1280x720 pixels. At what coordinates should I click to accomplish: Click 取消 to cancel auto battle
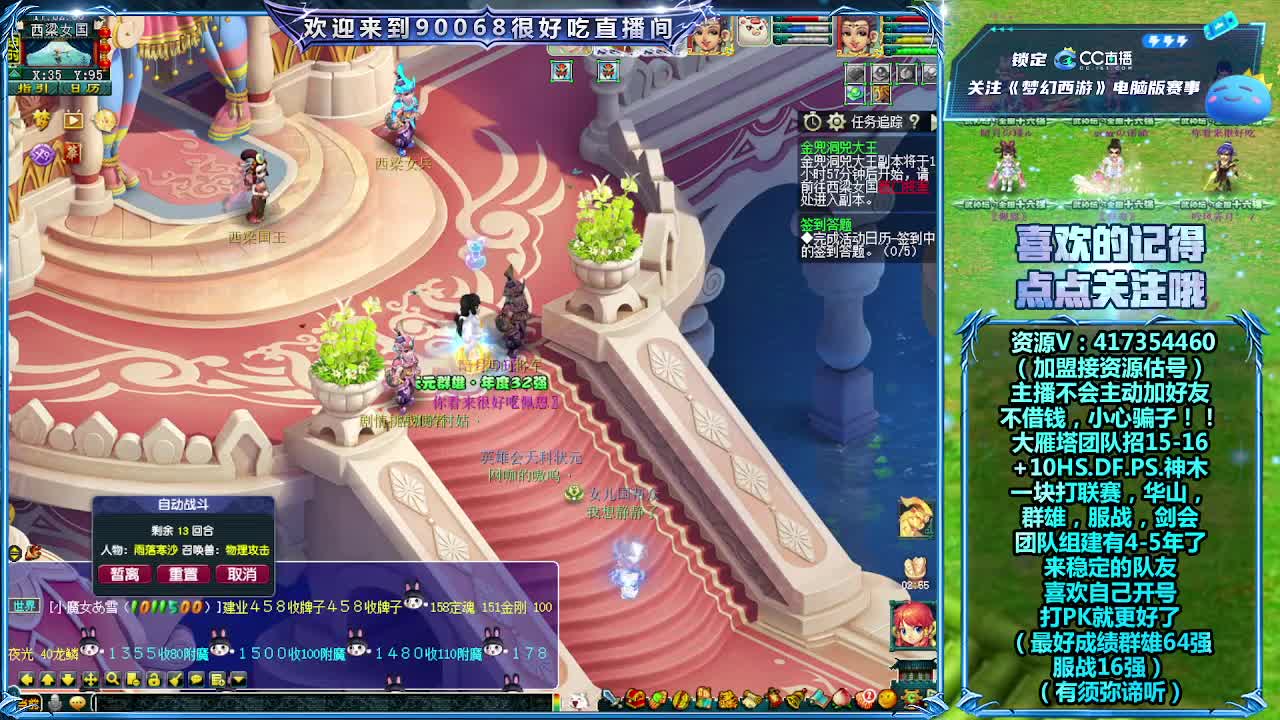(x=240, y=574)
